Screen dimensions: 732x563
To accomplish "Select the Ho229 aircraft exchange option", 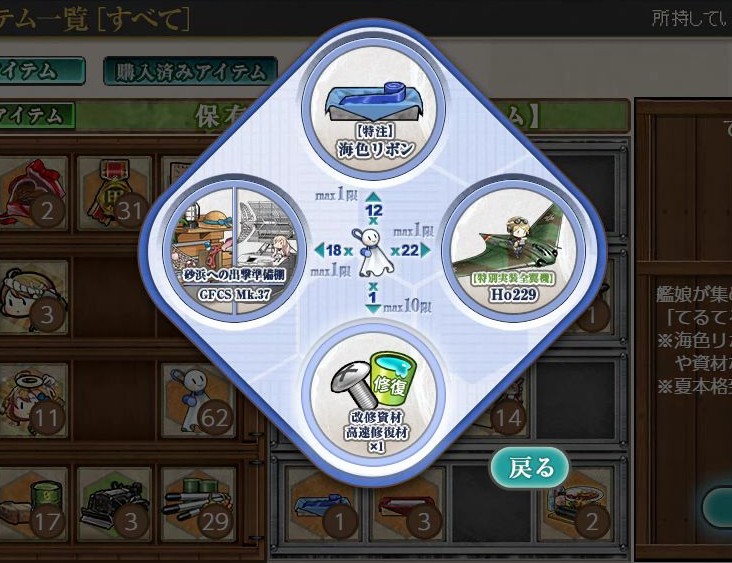I will 498,250.
